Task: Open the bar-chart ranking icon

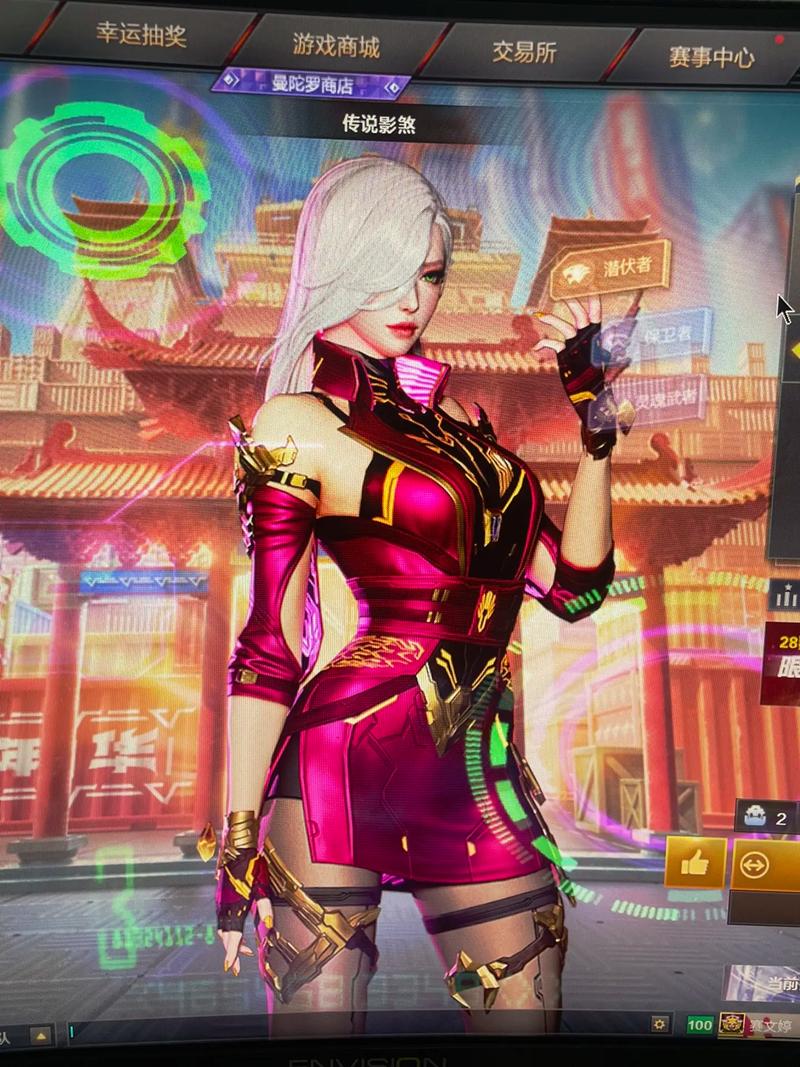Action: tap(787, 596)
